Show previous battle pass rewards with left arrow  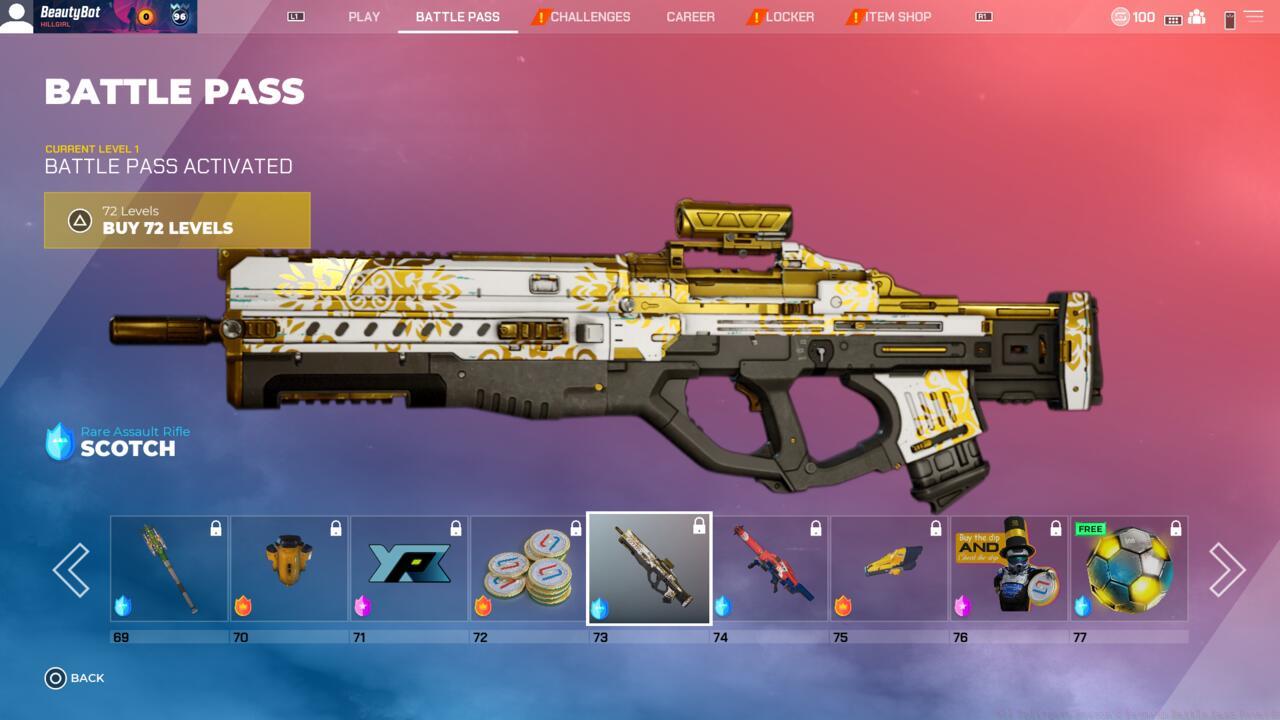pyautogui.click(x=71, y=570)
